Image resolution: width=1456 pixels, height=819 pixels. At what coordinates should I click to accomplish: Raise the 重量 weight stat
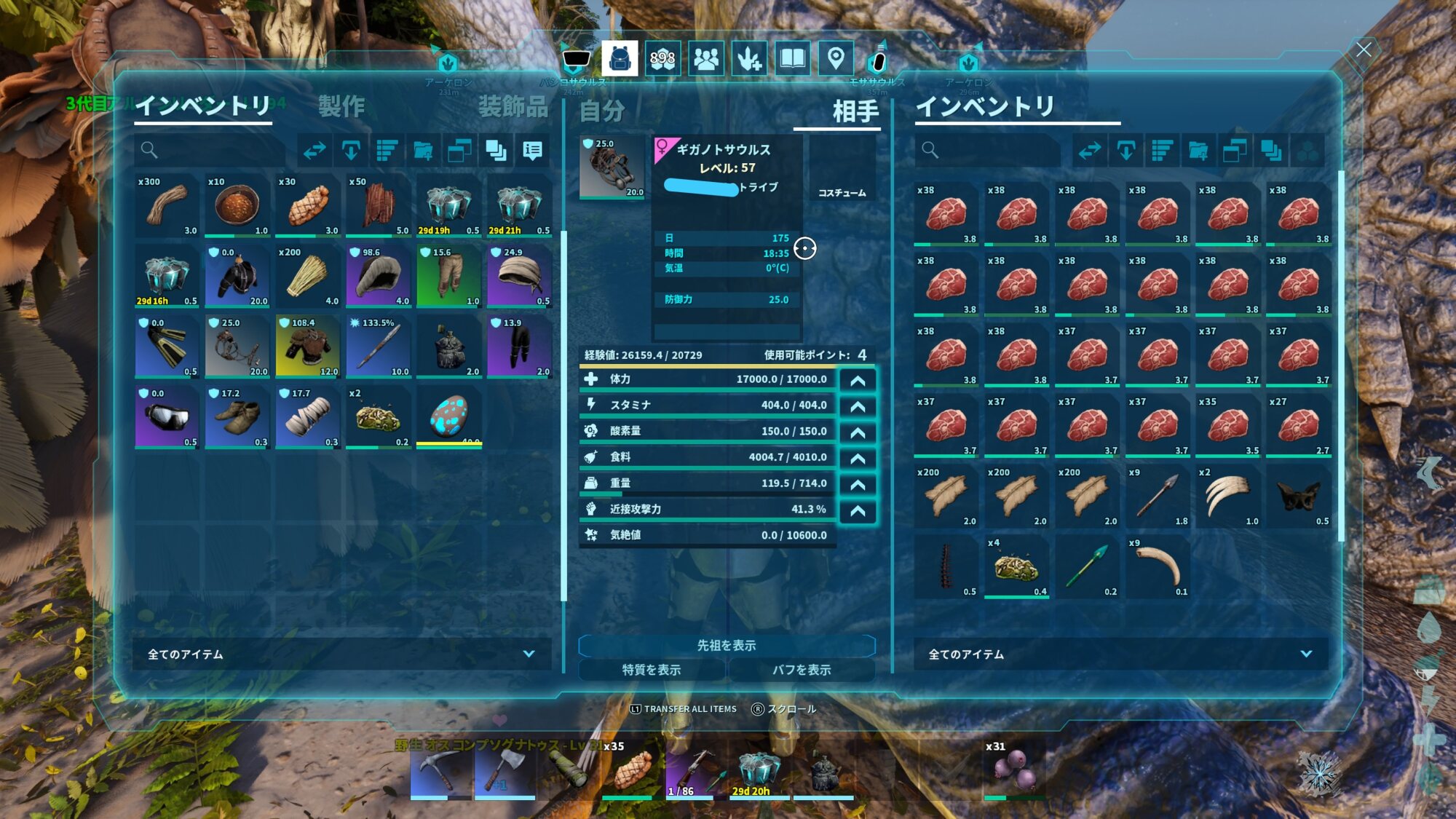coord(858,484)
